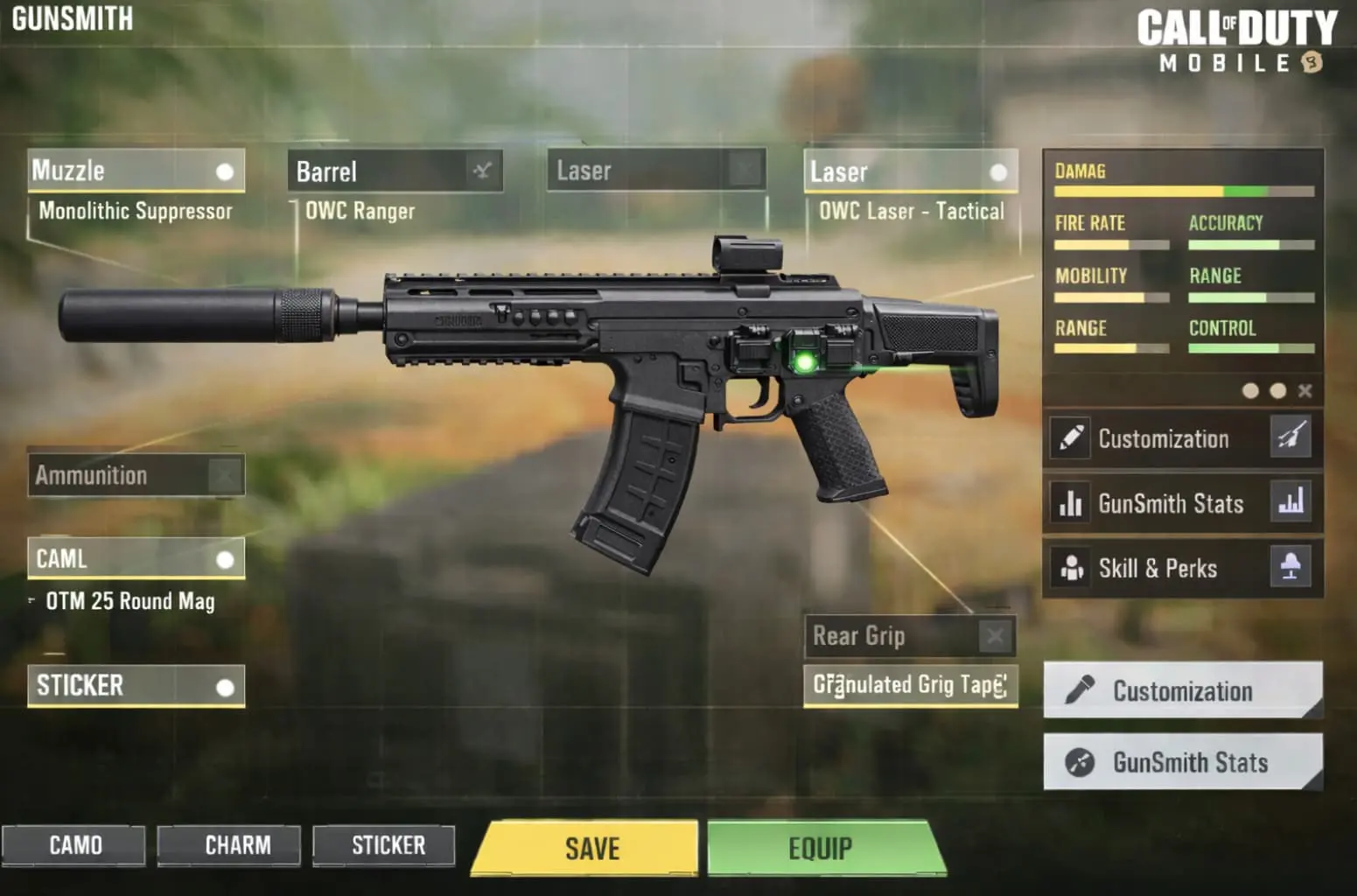This screenshot has height=896, width=1357.
Task: Select the Customization pencil icon
Action: point(1069,437)
